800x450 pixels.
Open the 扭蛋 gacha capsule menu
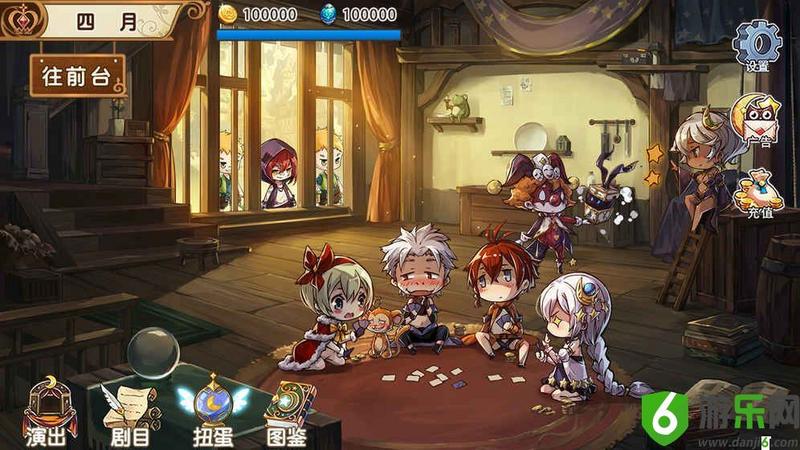point(211,410)
